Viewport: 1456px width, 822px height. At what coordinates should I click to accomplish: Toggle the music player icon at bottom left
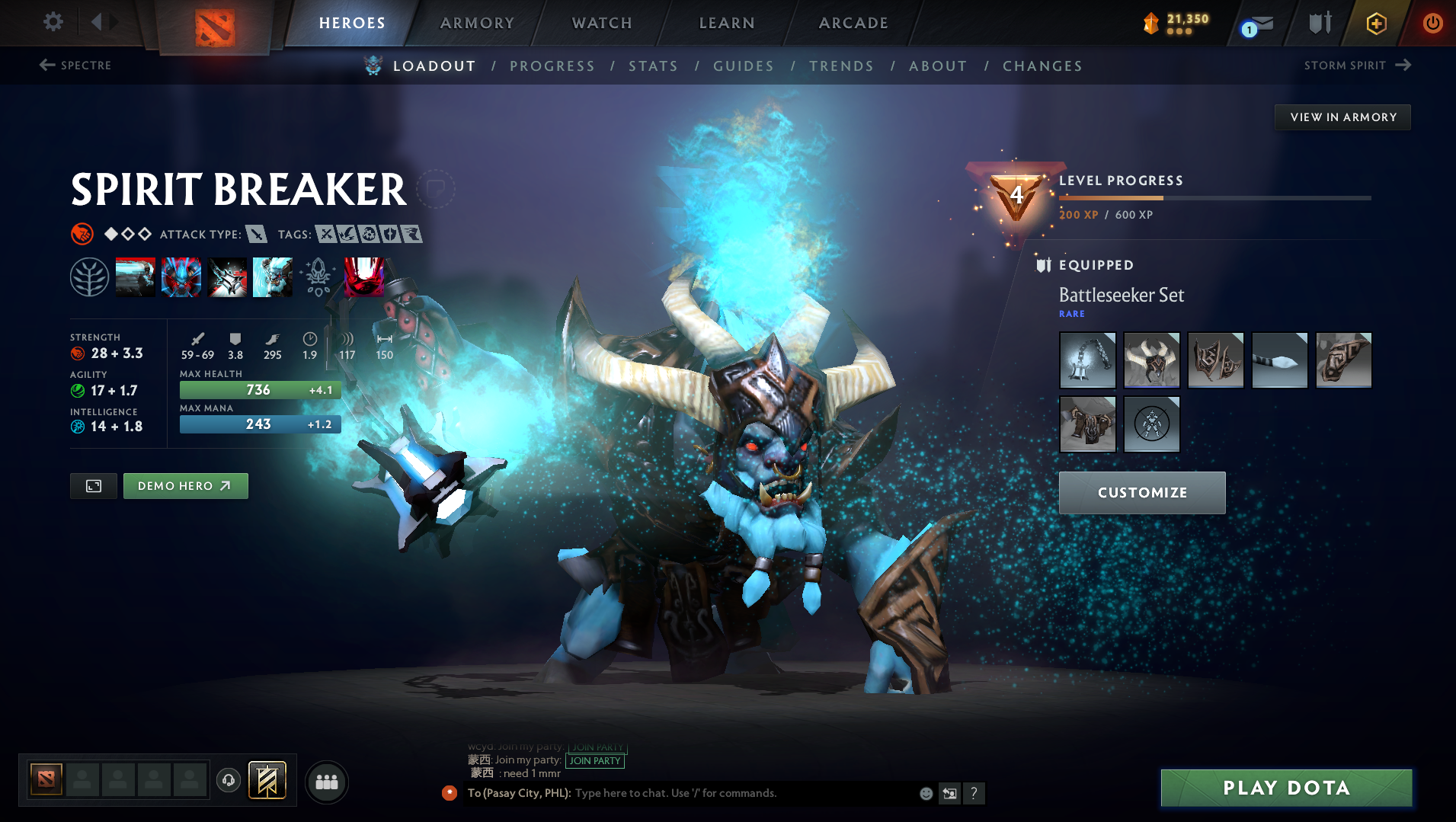pos(228,780)
